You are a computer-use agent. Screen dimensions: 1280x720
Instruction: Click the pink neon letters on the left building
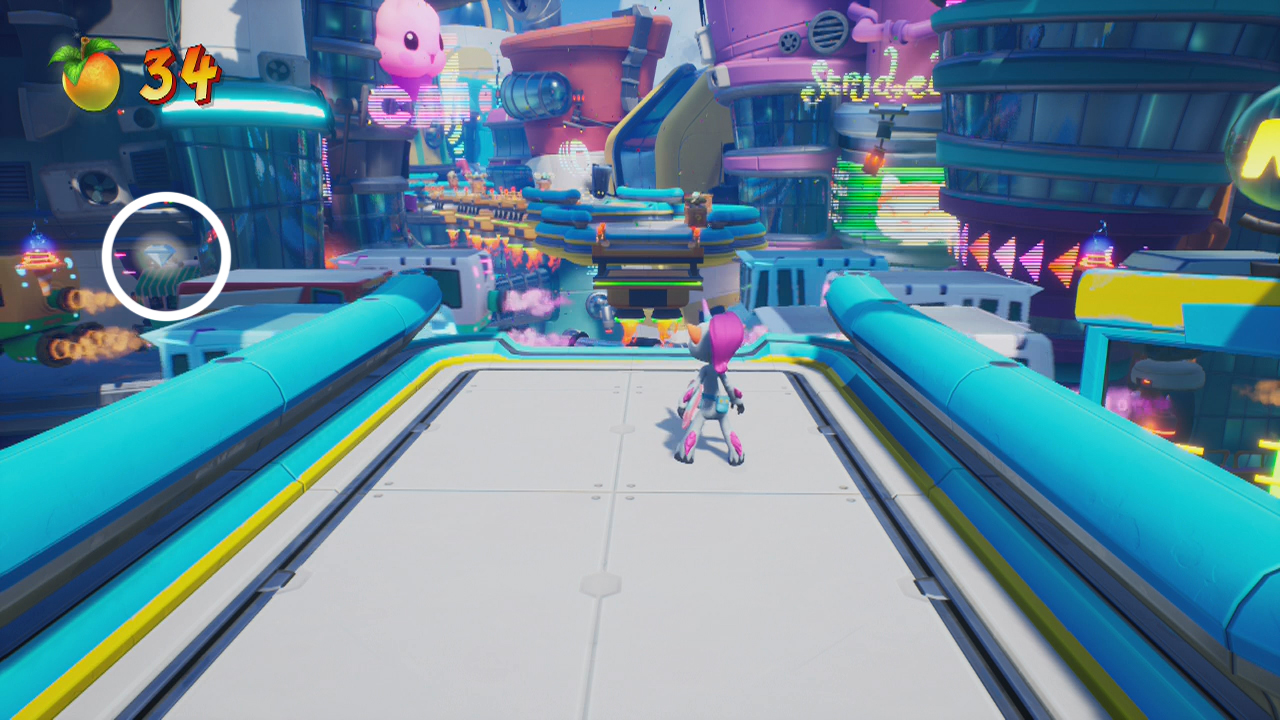click(395, 105)
